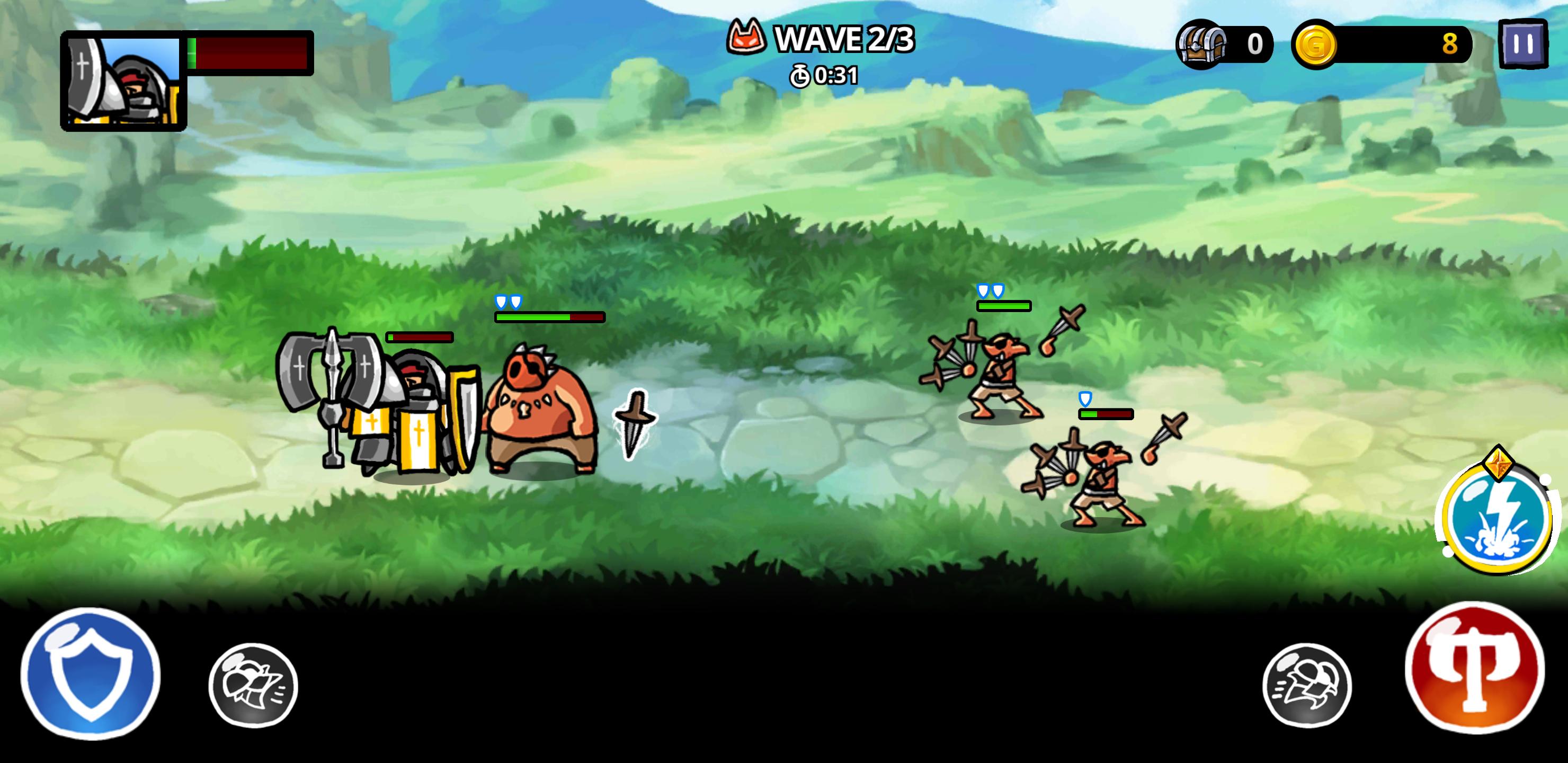Select the knight hero portrait
The height and width of the screenshot is (763, 1568).
pos(123,81)
